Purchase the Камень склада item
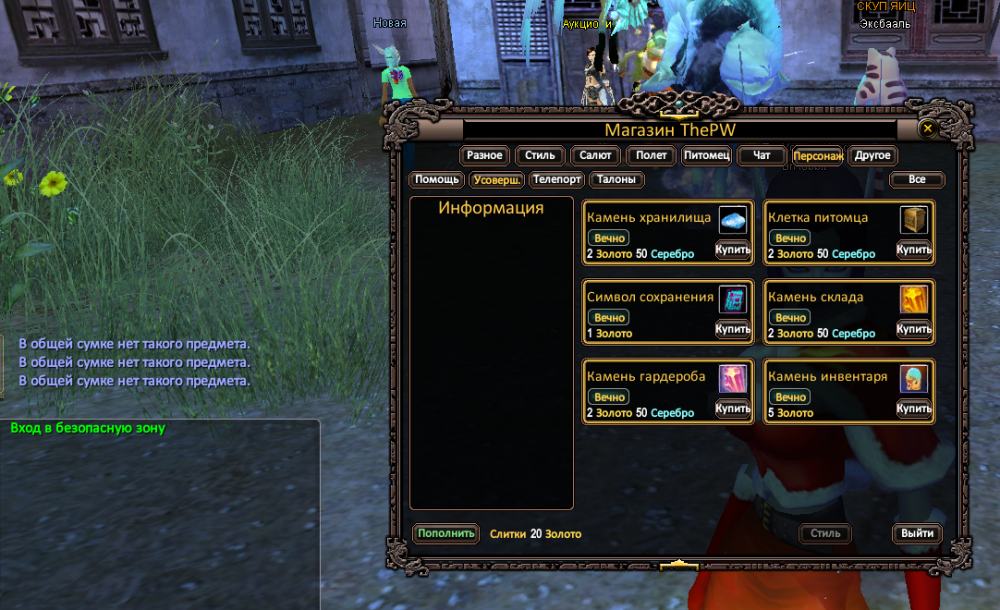Image resolution: width=1000 pixels, height=610 pixels. coord(914,329)
